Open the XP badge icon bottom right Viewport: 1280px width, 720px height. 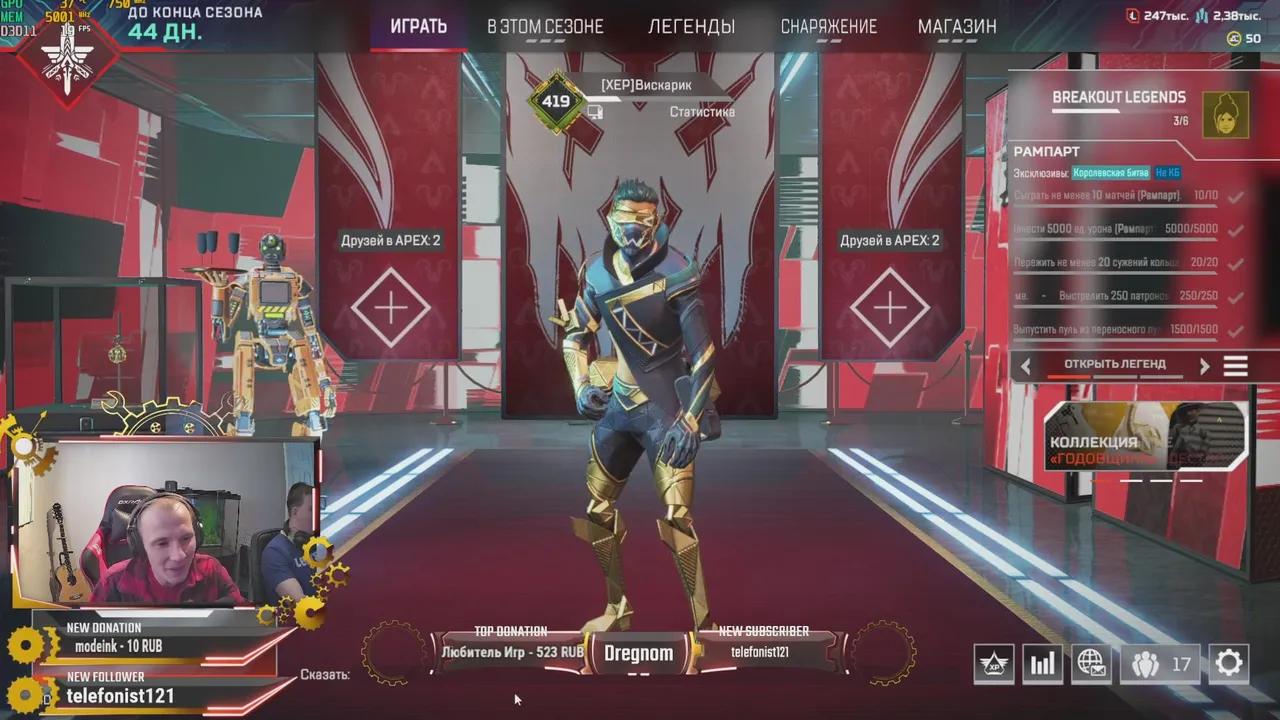[994, 663]
